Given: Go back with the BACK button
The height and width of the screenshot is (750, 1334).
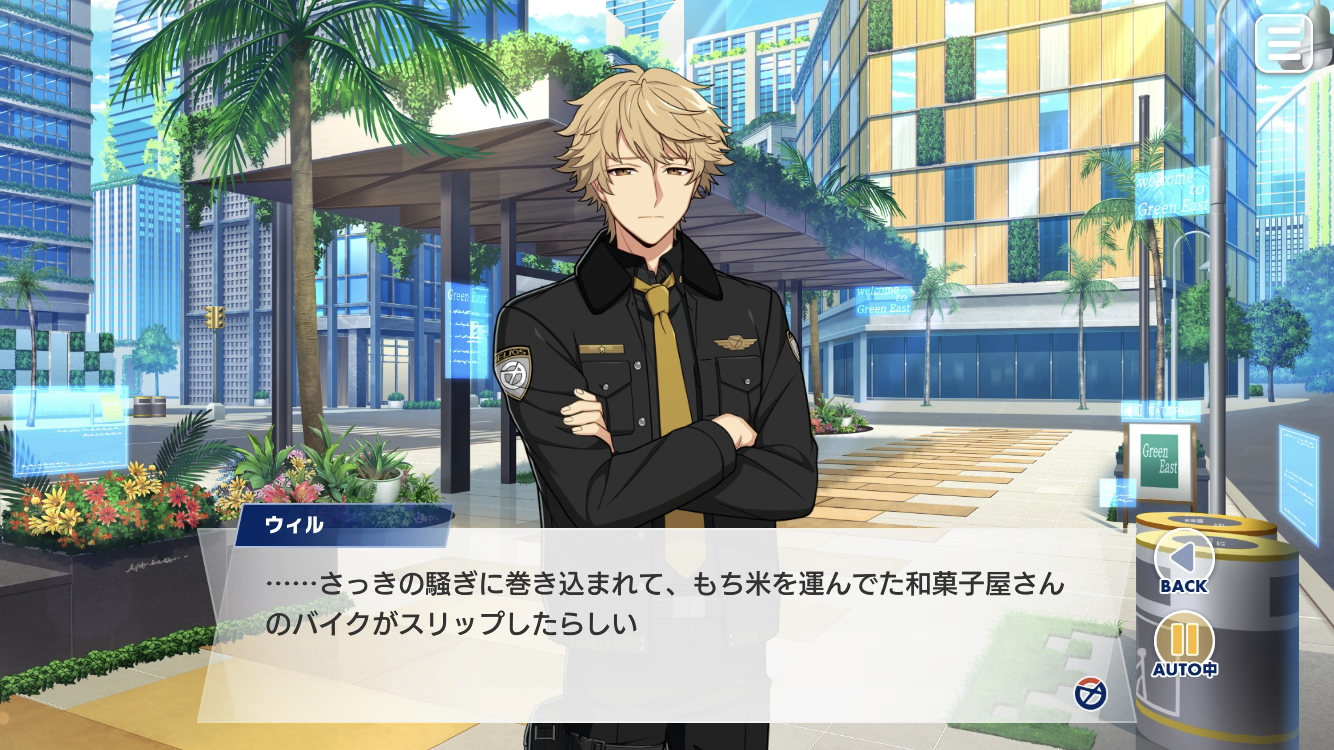Looking at the screenshot, I should tap(1184, 564).
